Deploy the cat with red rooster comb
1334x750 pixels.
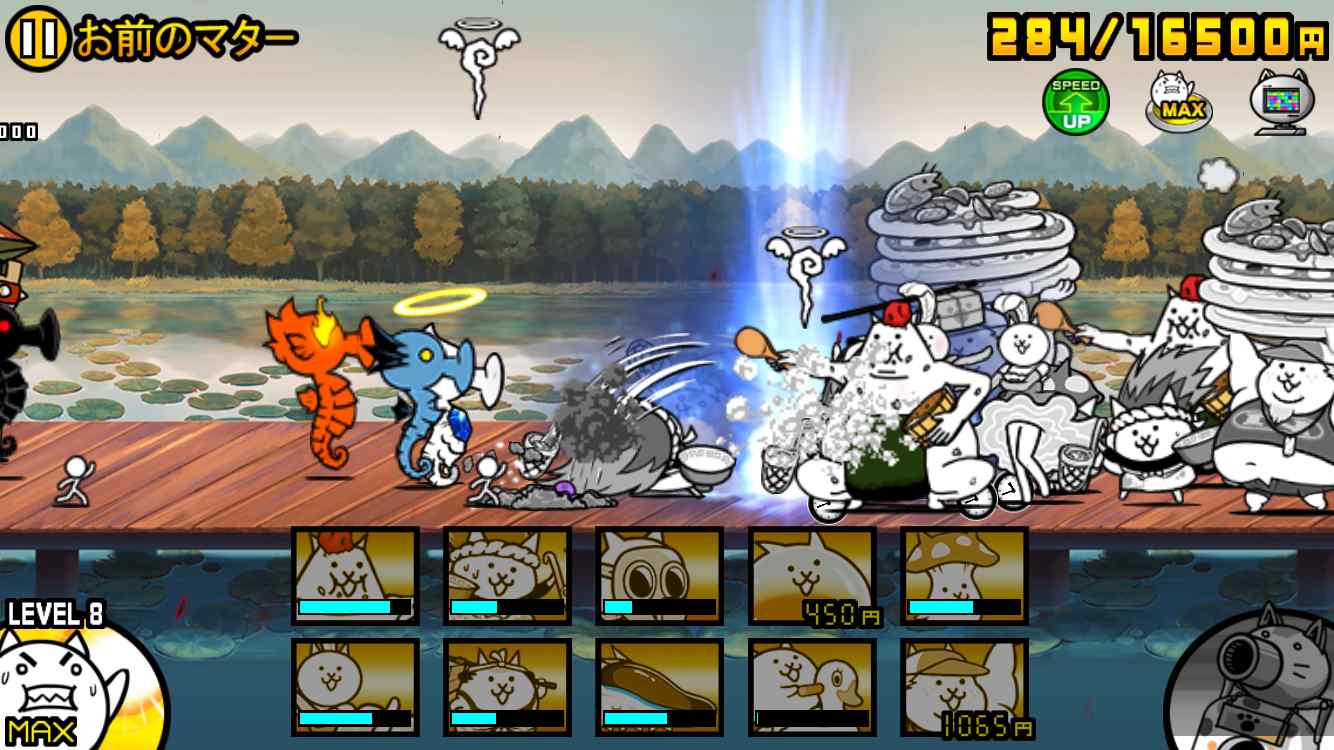coord(355,576)
